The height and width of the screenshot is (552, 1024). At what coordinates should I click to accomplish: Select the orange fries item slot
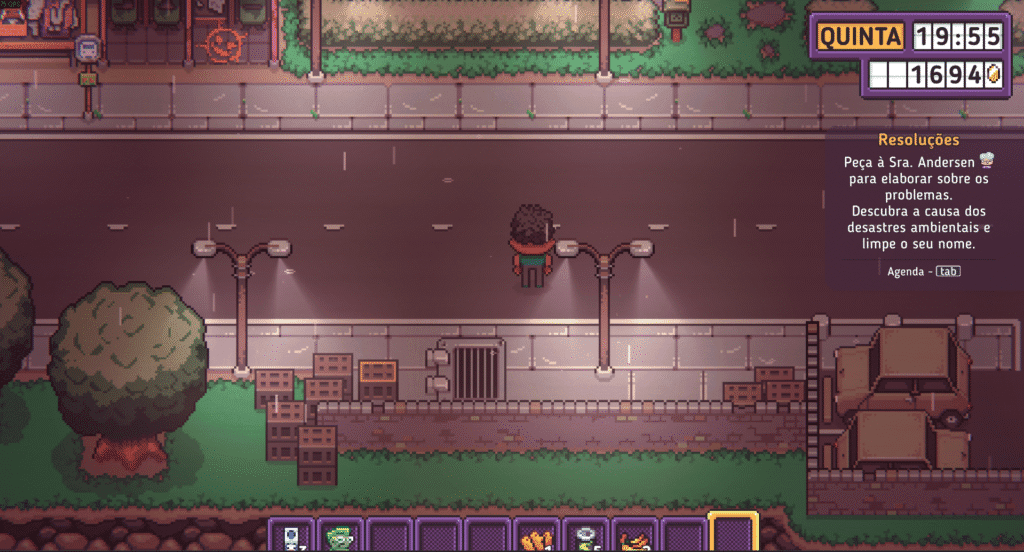[537, 537]
